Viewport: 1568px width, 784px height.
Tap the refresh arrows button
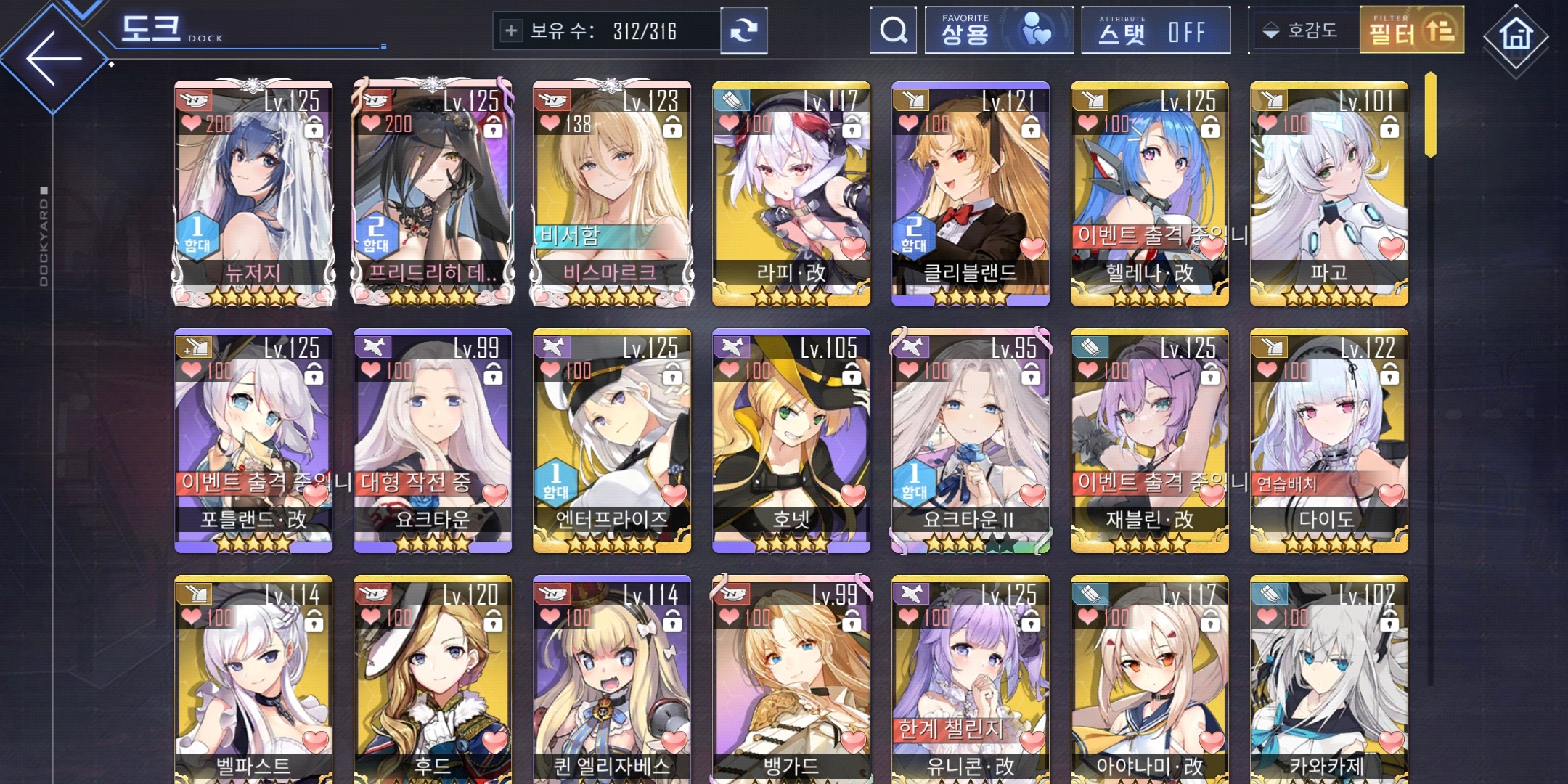743,30
